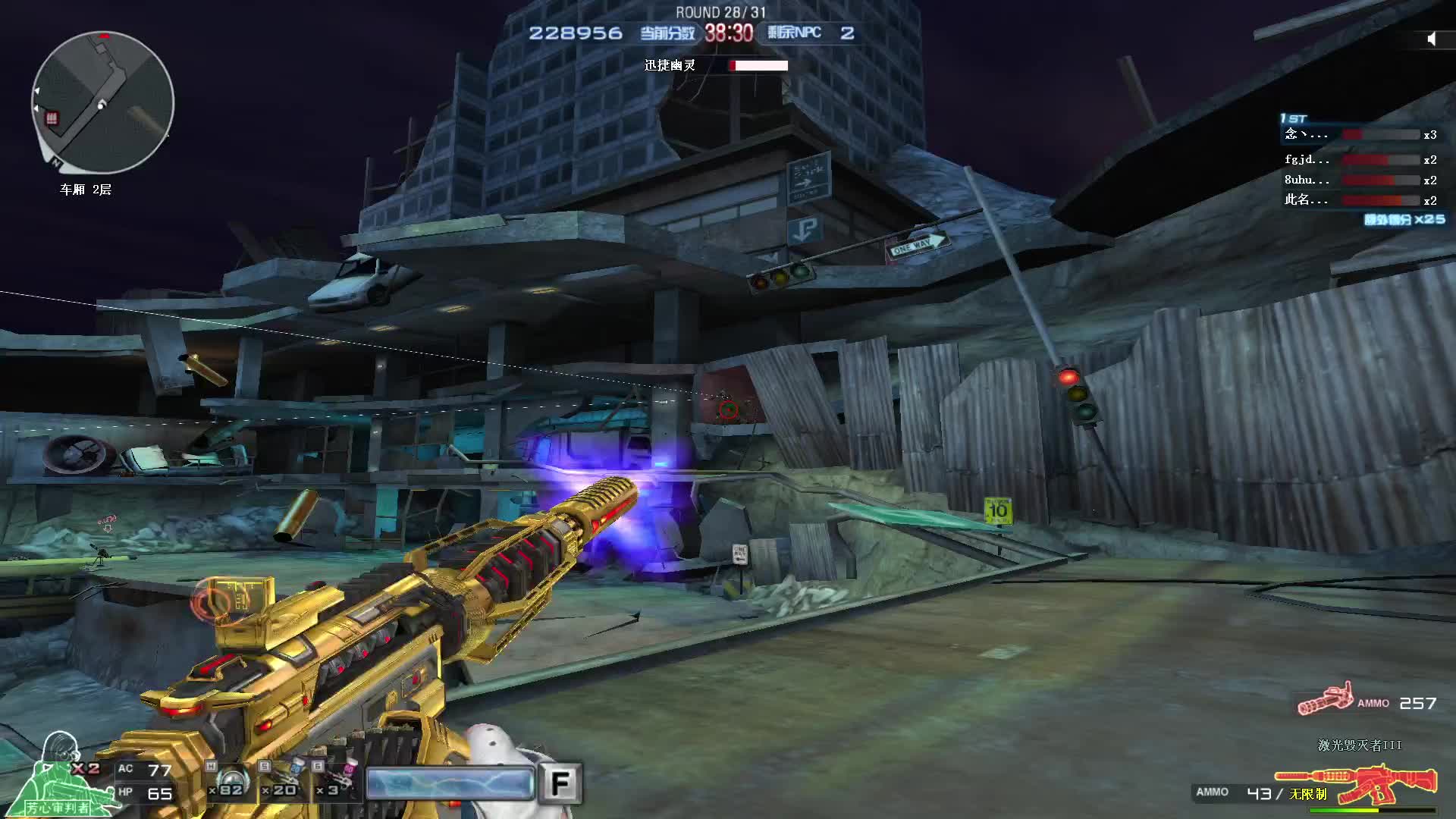Select the first-place player row in scoreboard

point(1357,134)
